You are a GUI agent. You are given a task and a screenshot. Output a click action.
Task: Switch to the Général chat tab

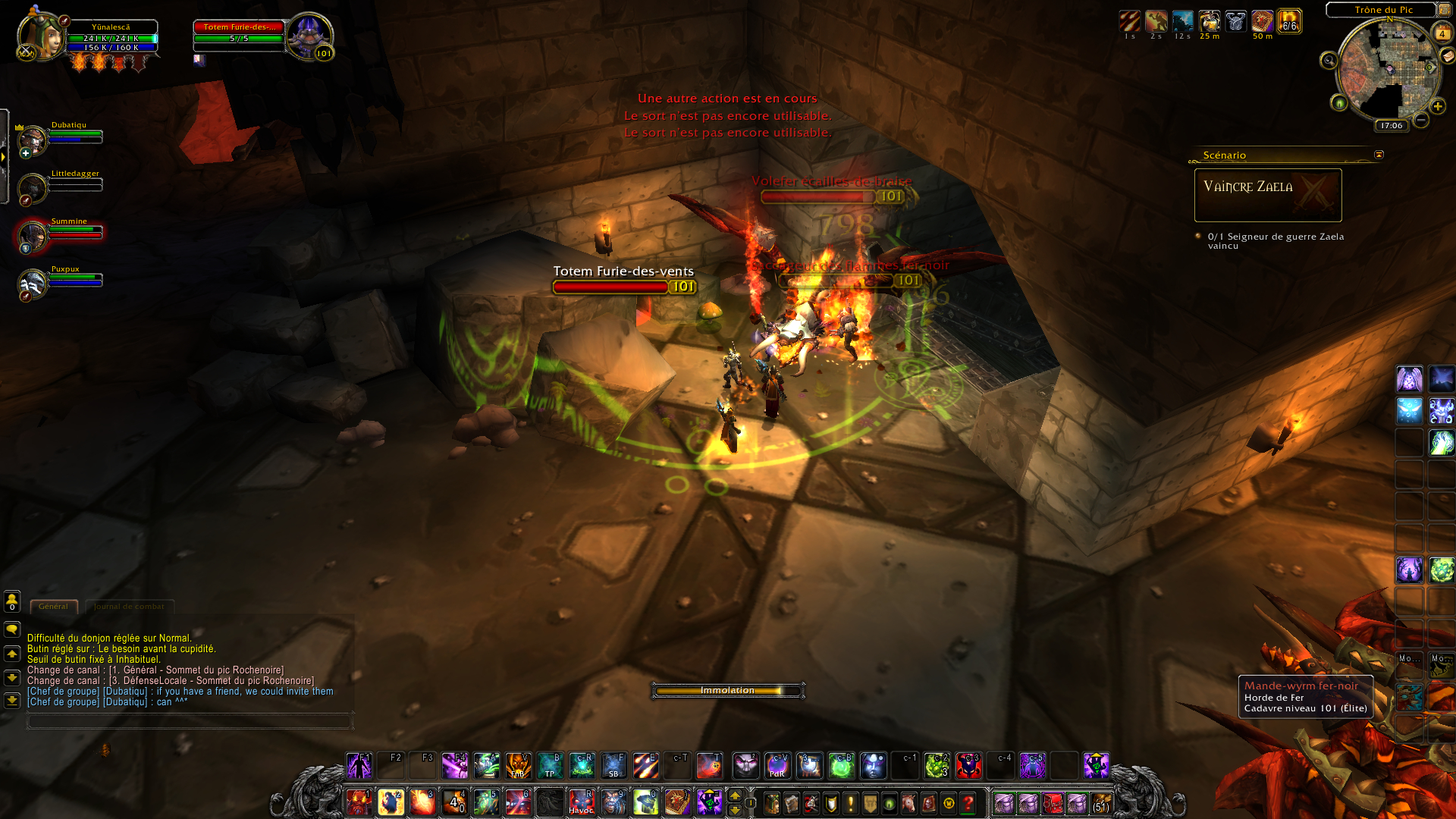(53, 607)
